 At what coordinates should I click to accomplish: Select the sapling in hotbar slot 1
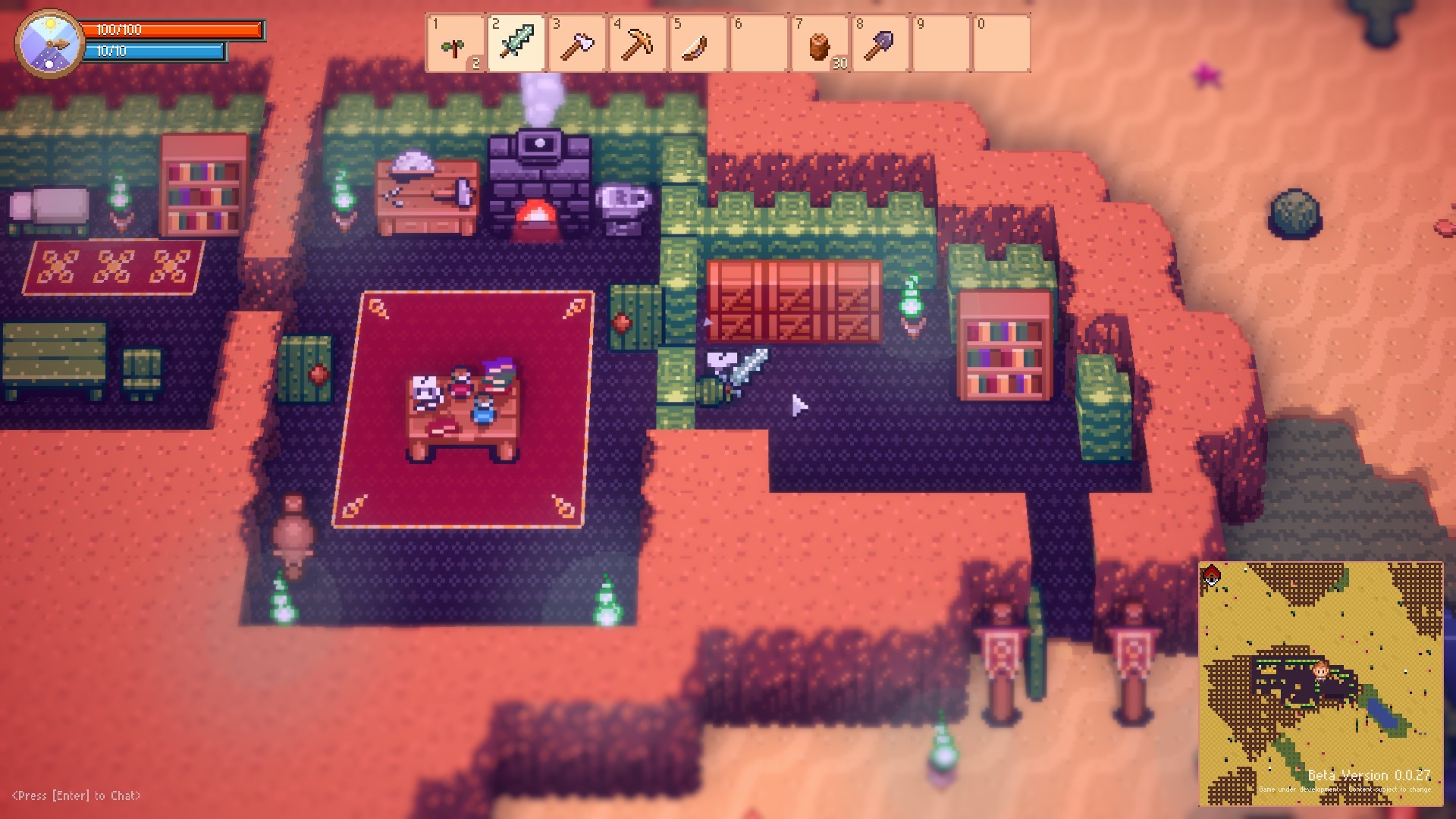tap(455, 44)
